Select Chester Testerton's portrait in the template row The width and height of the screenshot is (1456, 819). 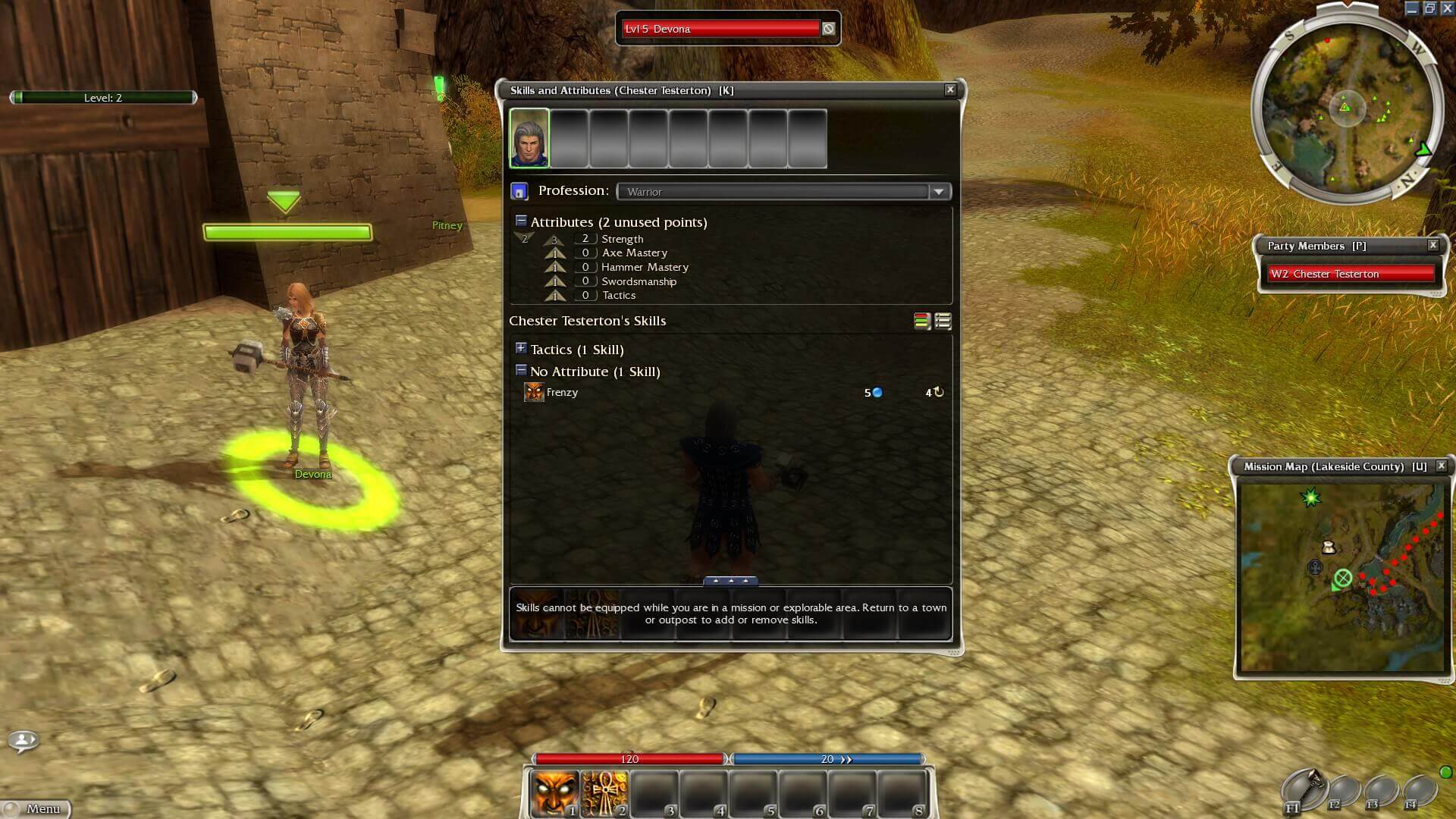pos(529,139)
